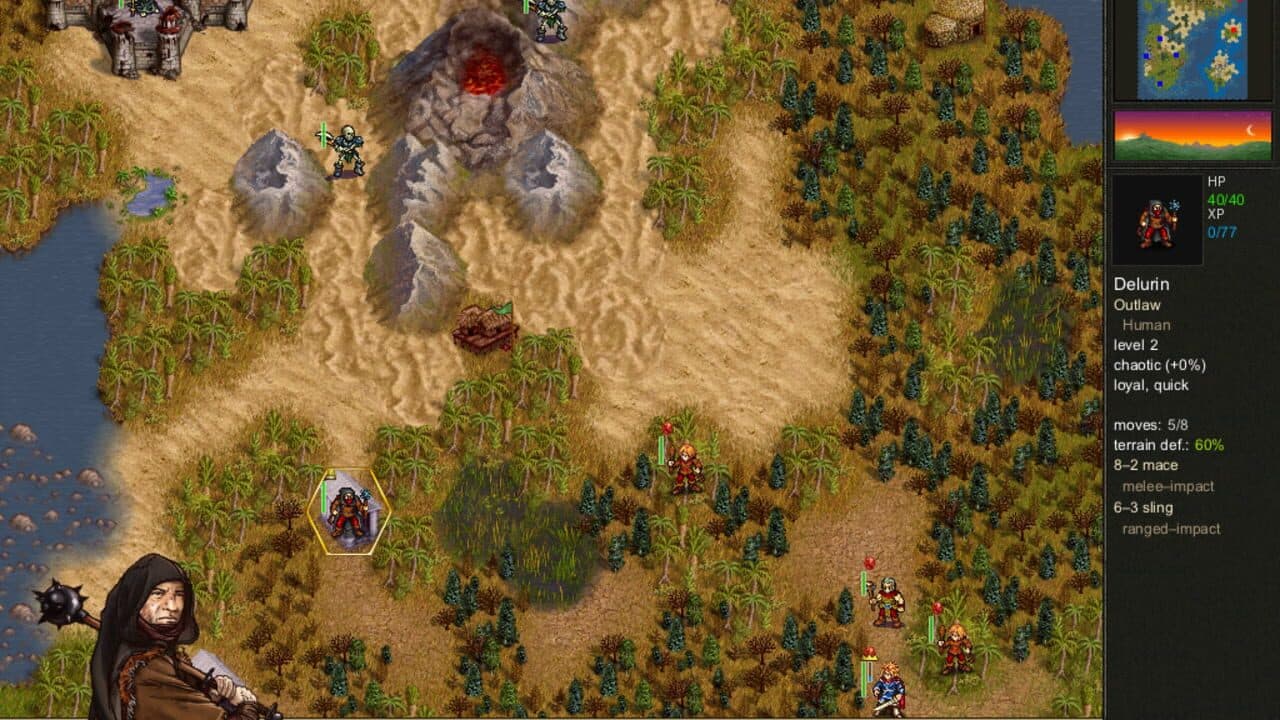Click the 6-3 sling attack entry
The image size is (1280, 720).
1143,509
